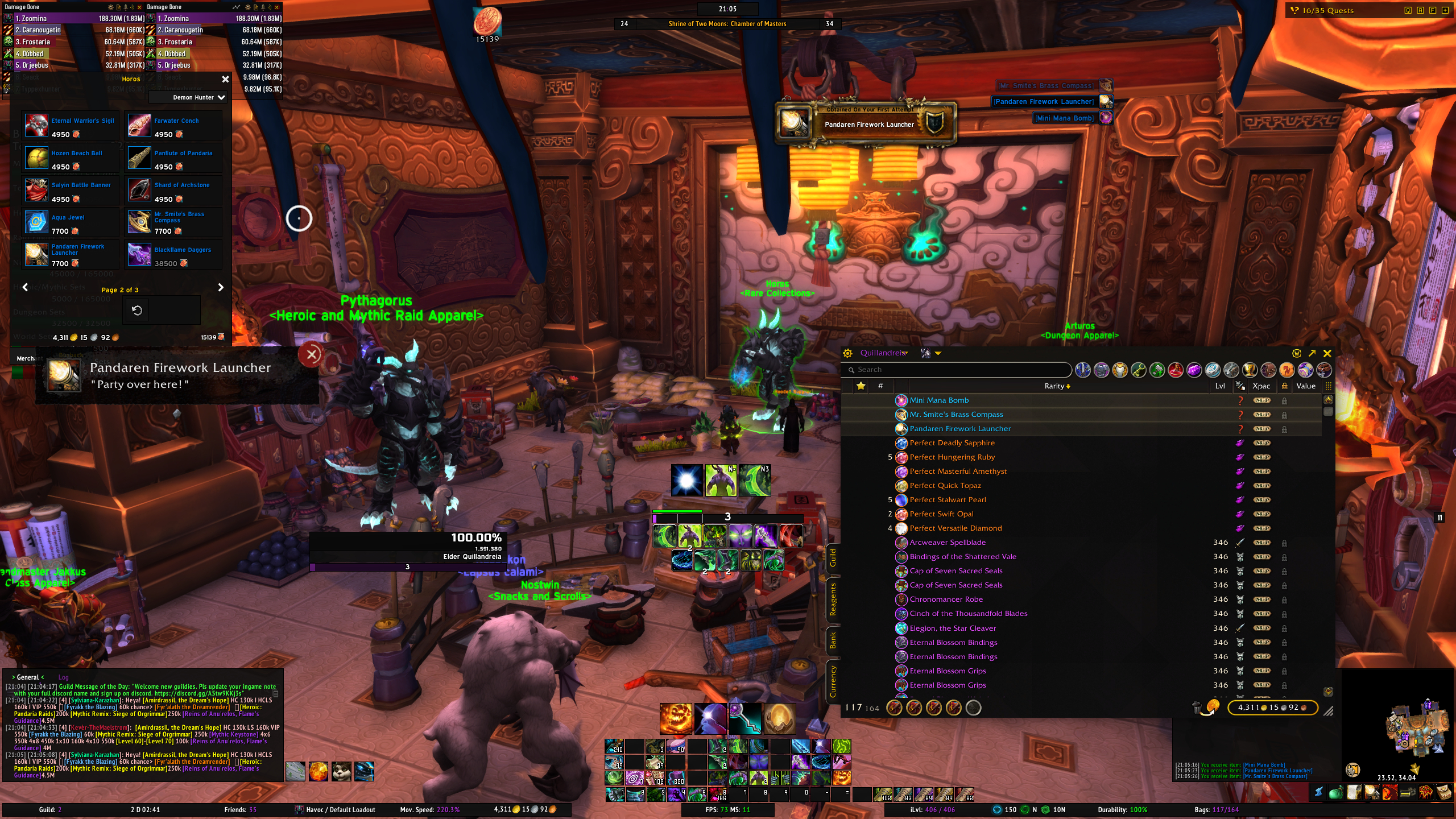
Task: Go to the previous merchant page
Action: [25, 288]
